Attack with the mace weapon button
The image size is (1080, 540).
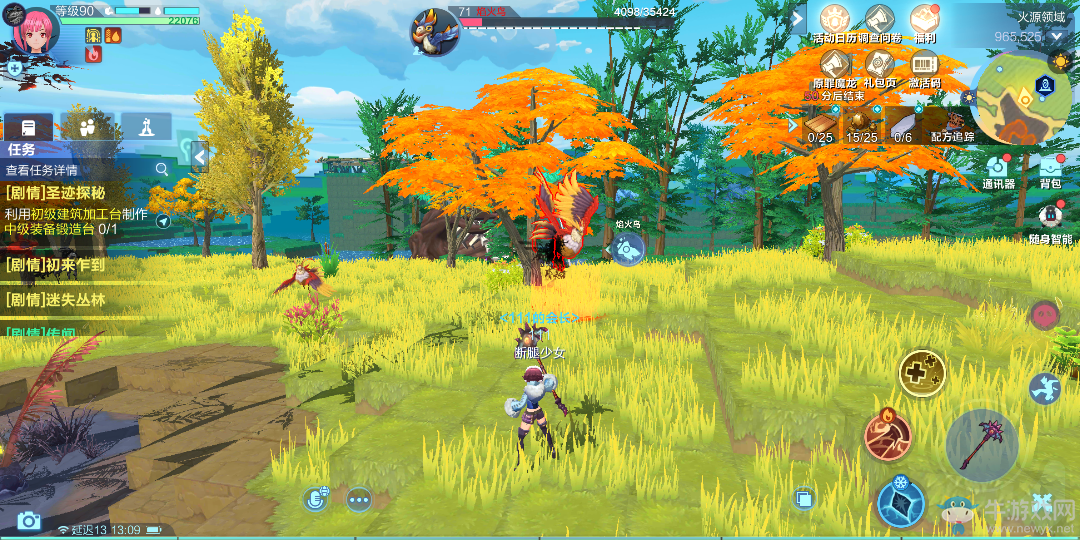coord(981,444)
